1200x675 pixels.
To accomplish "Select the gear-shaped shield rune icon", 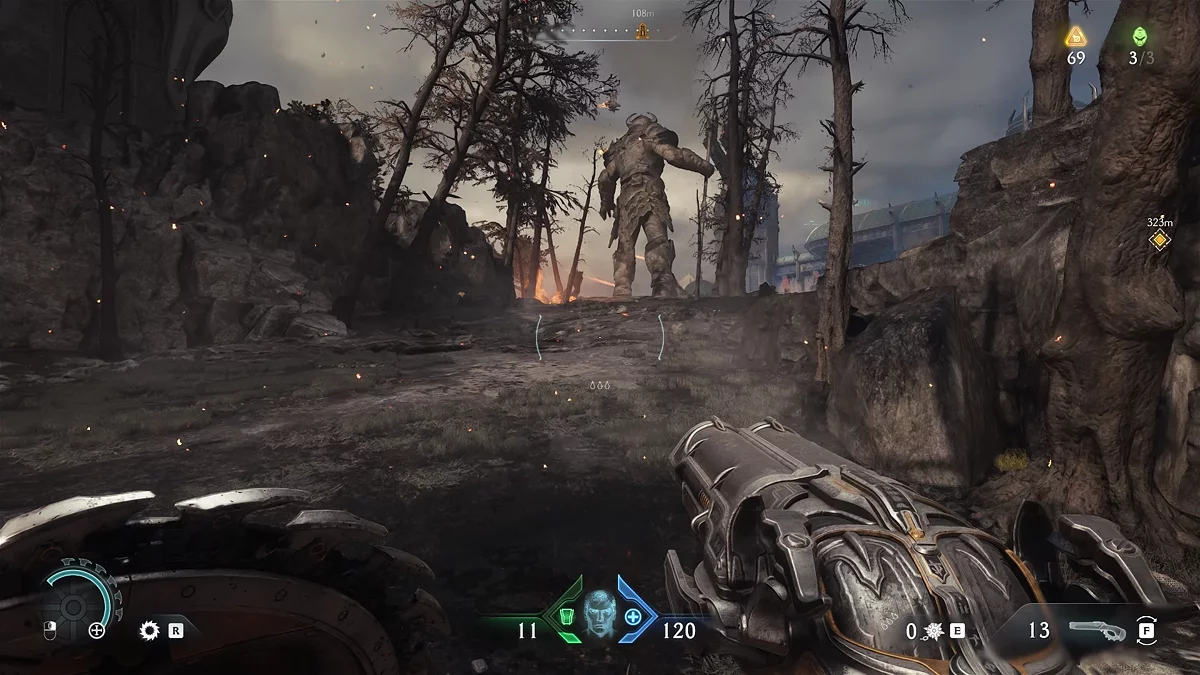I will (x=150, y=630).
